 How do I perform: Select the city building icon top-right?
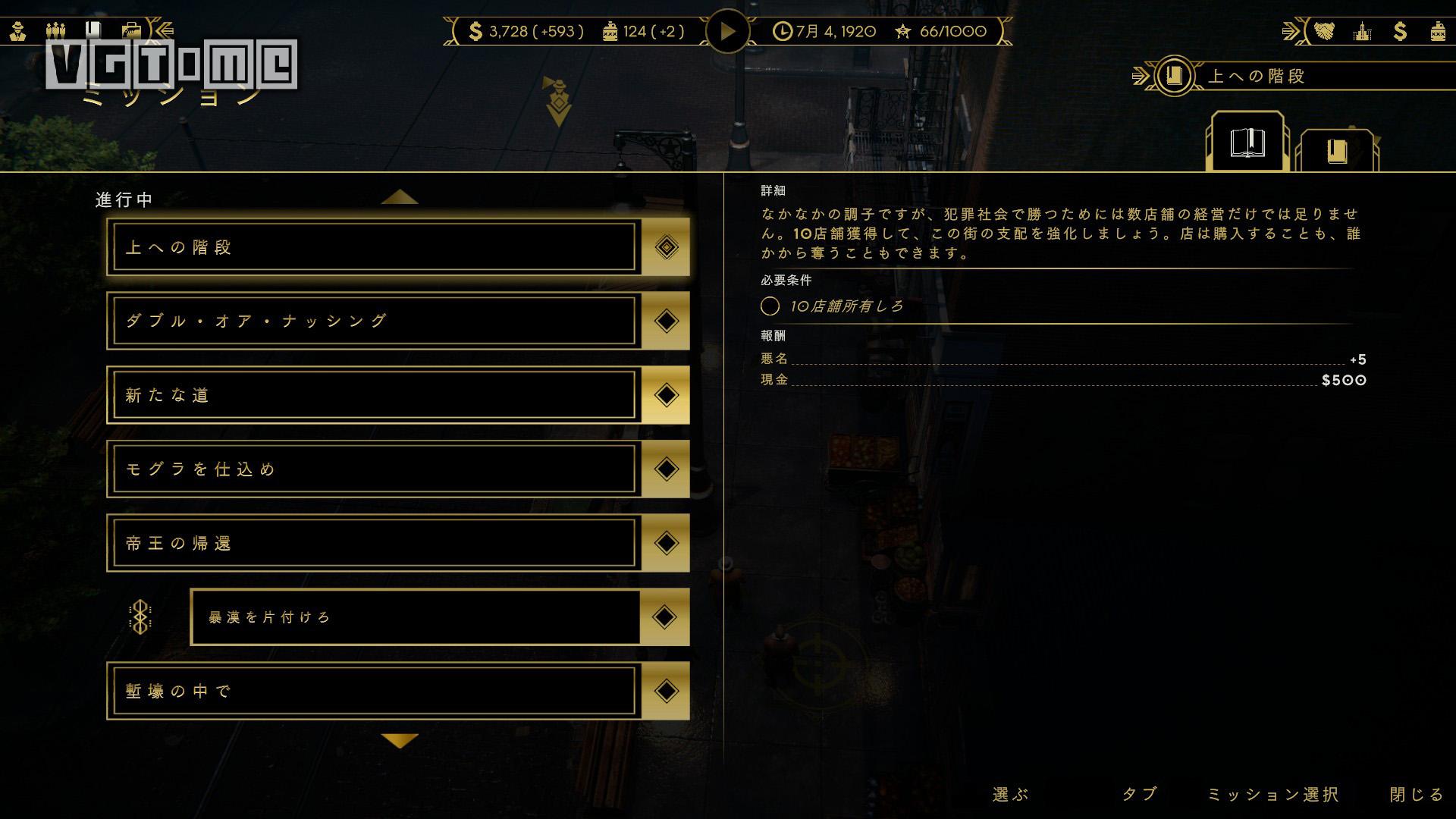click(1364, 32)
